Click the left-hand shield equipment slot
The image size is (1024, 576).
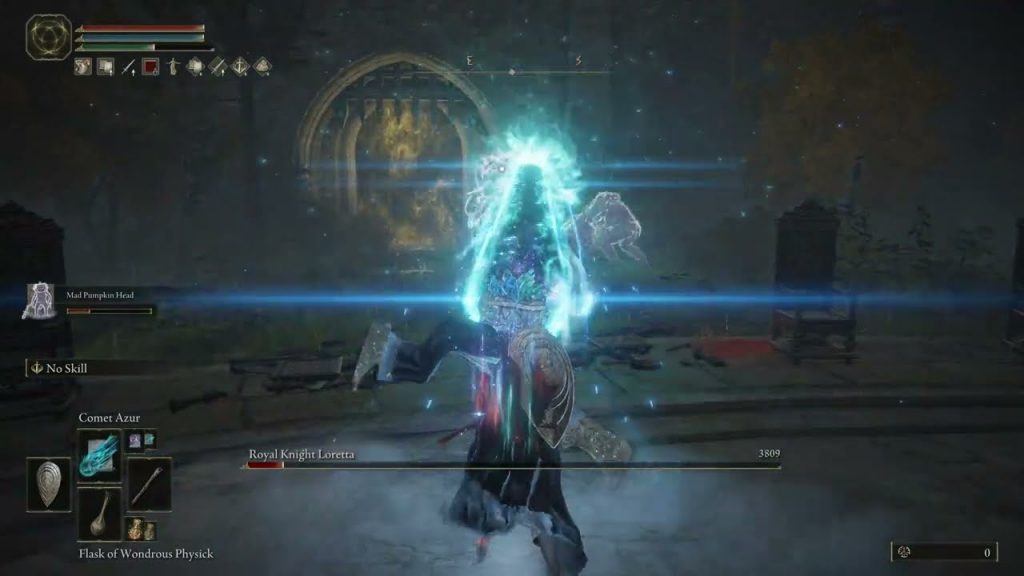tap(48, 484)
